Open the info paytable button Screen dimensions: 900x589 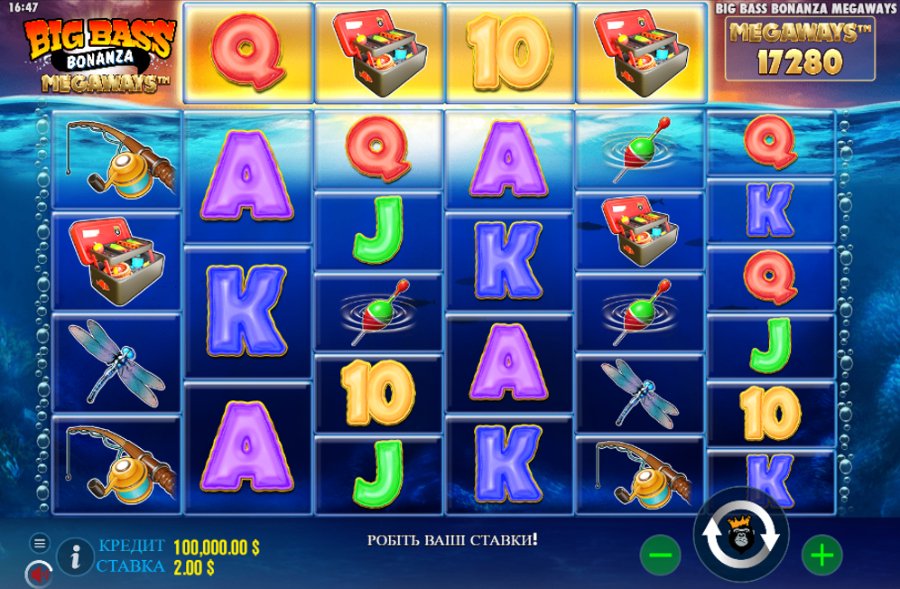pyautogui.click(x=74, y=556)
